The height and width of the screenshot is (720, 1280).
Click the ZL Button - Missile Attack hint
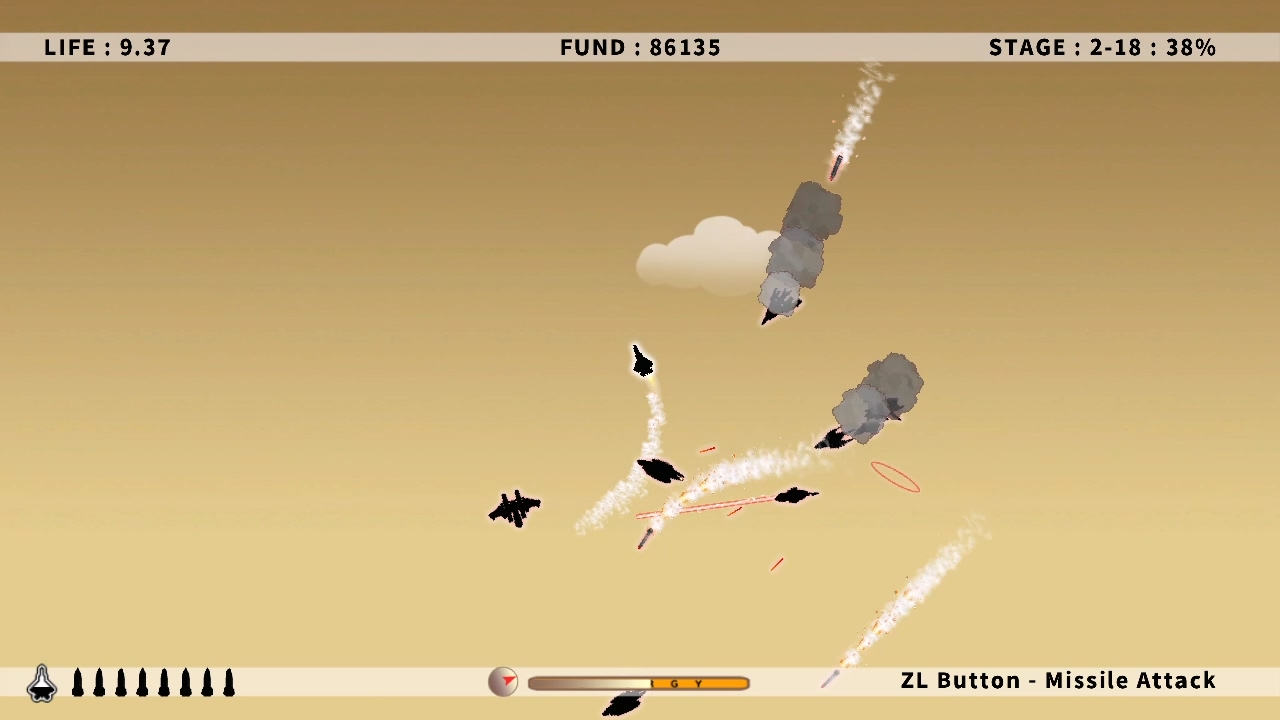(x=1057, y=680)
